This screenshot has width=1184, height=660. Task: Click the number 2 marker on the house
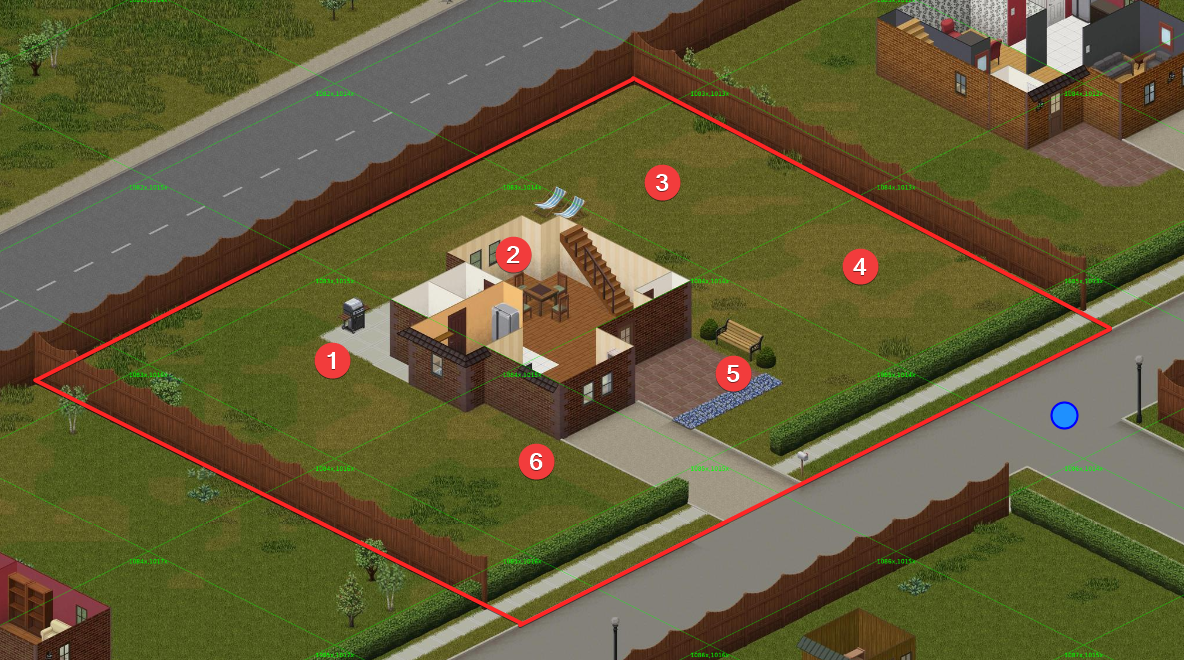click(513, 254)
